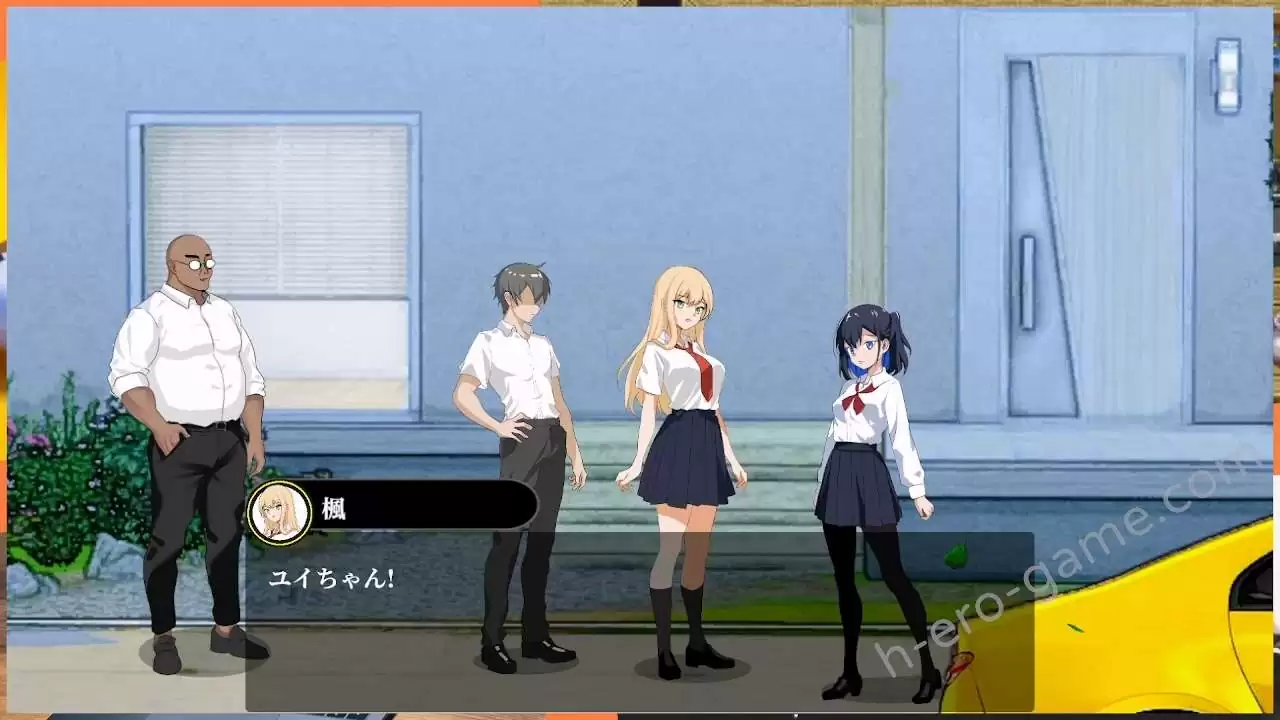1280x720 pixels.
Task: Advance the dialogue box reading ユイちゃん!
Action: tap(640, 620)
